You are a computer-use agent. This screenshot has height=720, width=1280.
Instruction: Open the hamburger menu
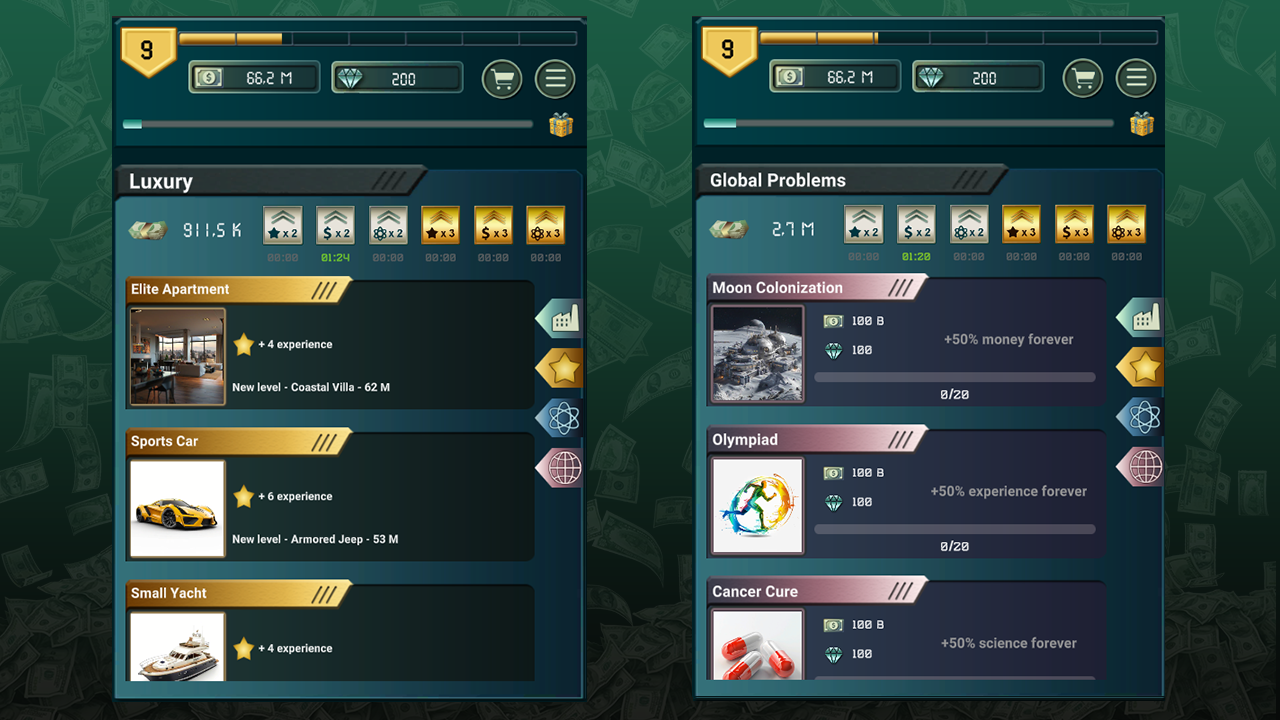pyautogui.click(x=555, y=79)
